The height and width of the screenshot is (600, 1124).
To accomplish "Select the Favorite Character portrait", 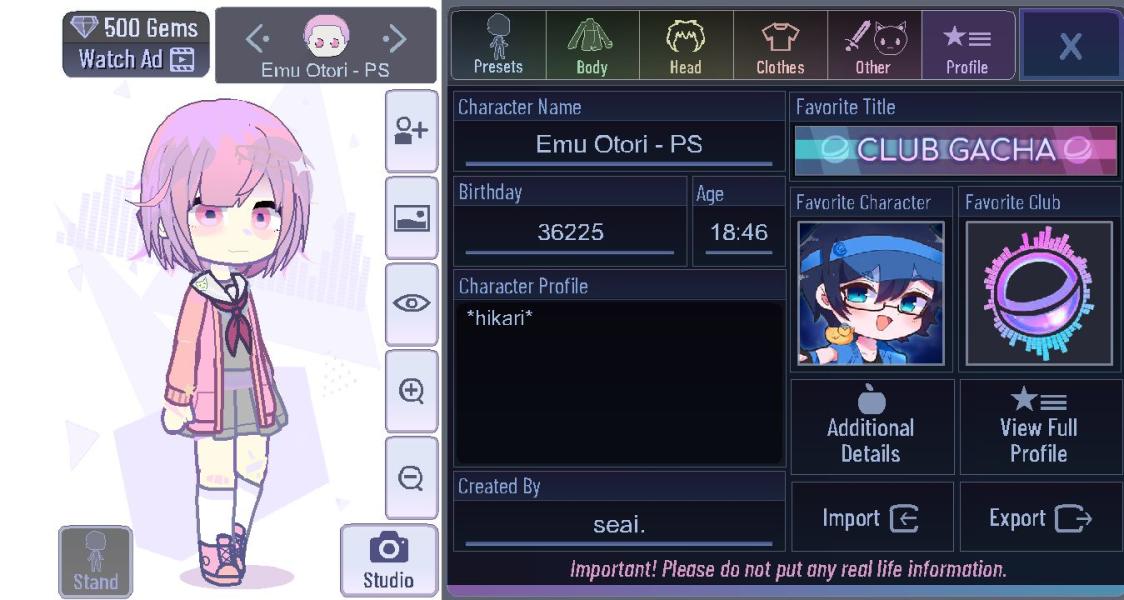I will click(x=871, y=293).
